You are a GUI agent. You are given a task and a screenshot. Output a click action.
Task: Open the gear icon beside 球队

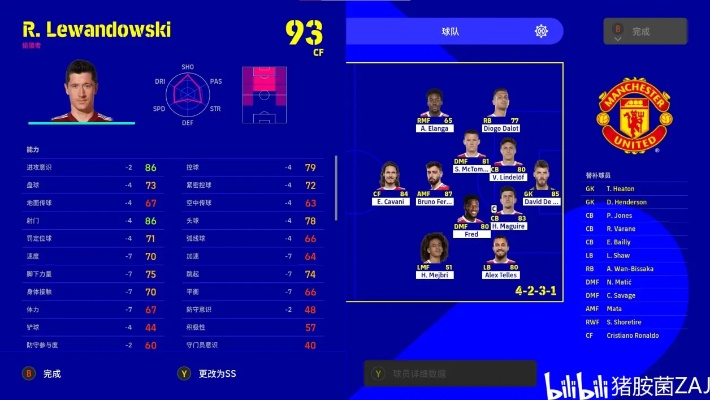pos(541,31)
